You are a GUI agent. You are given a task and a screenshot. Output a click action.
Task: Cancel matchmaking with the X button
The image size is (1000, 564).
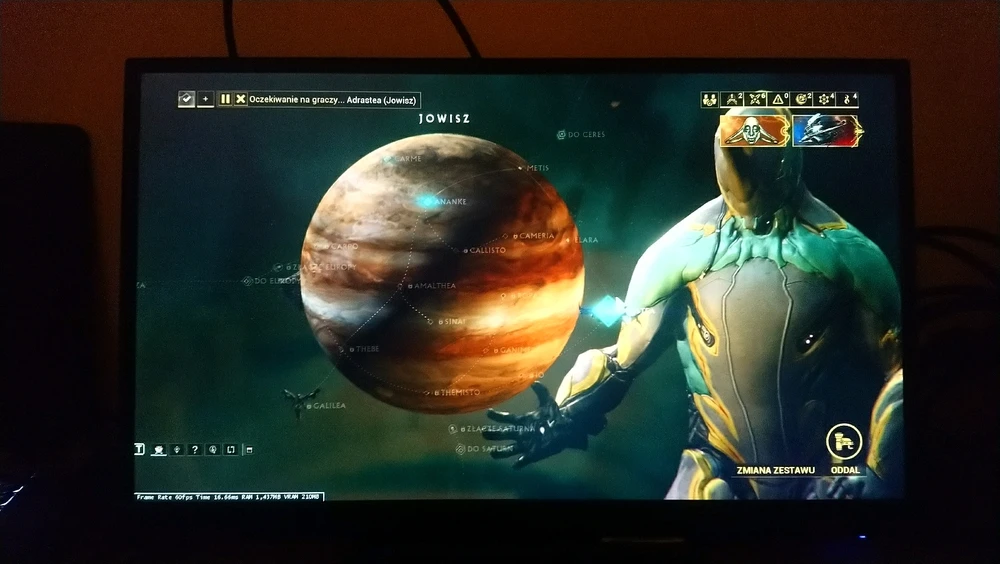pos(240,99)
